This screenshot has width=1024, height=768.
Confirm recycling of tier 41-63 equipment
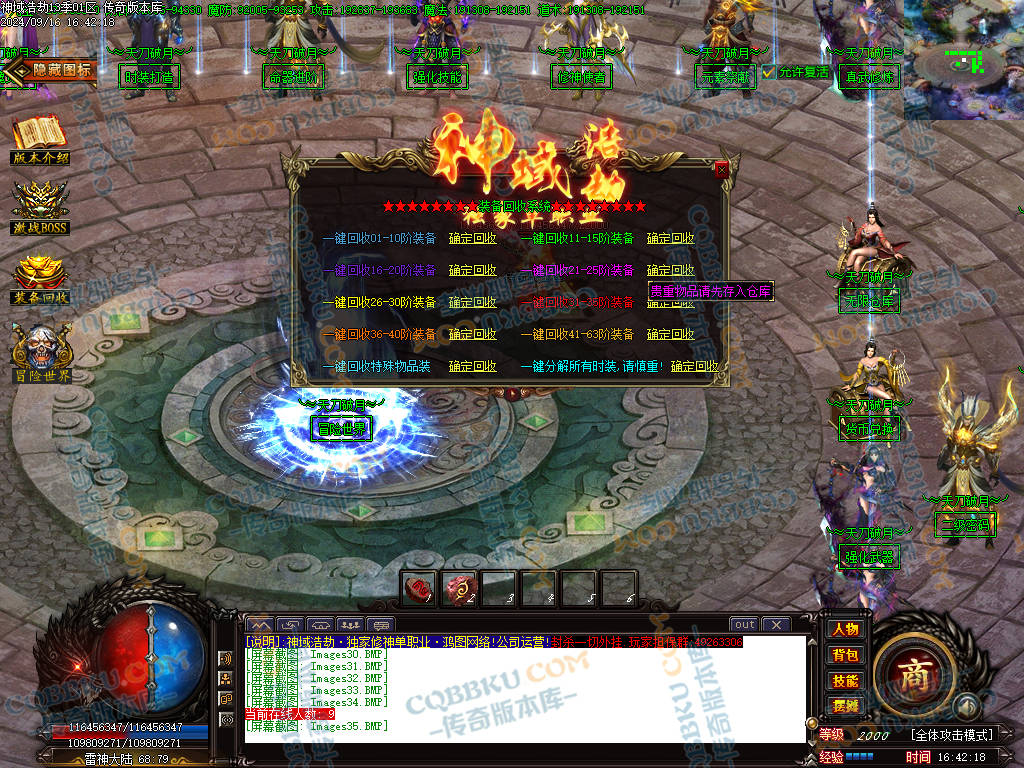click(x=670, y=335)
